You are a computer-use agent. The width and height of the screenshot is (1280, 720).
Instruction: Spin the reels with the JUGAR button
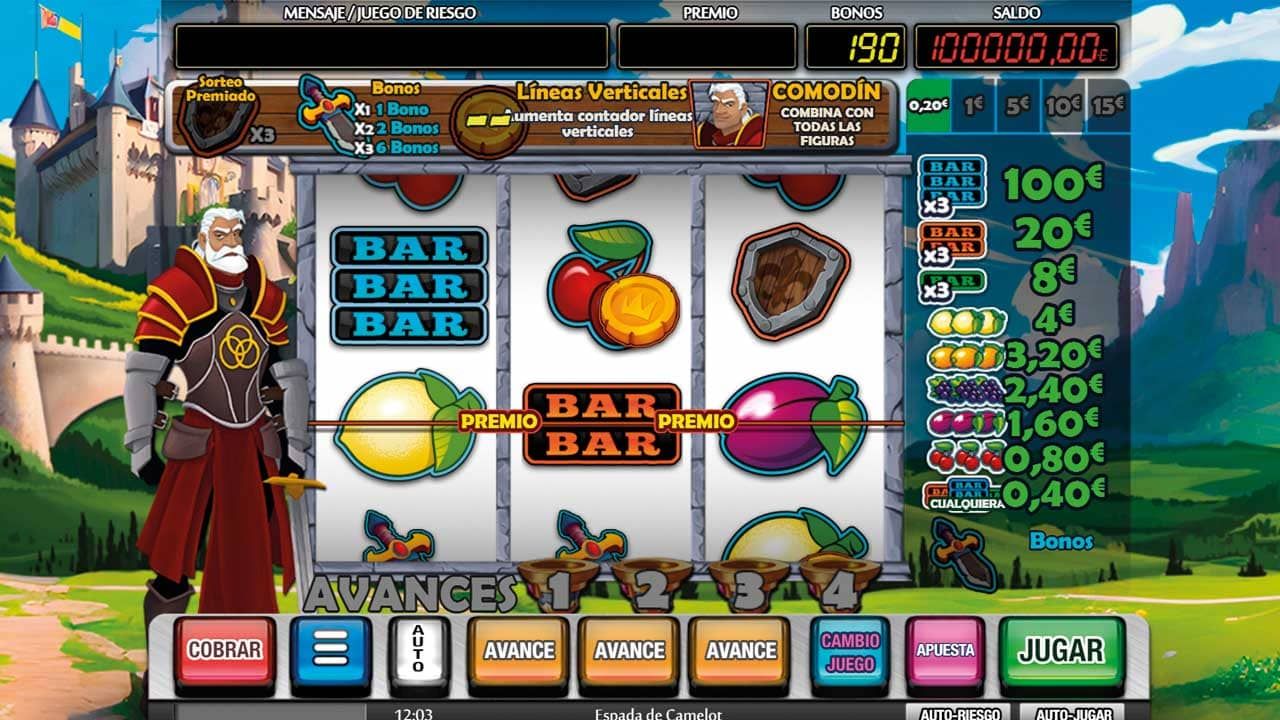tap(1061, 651)
